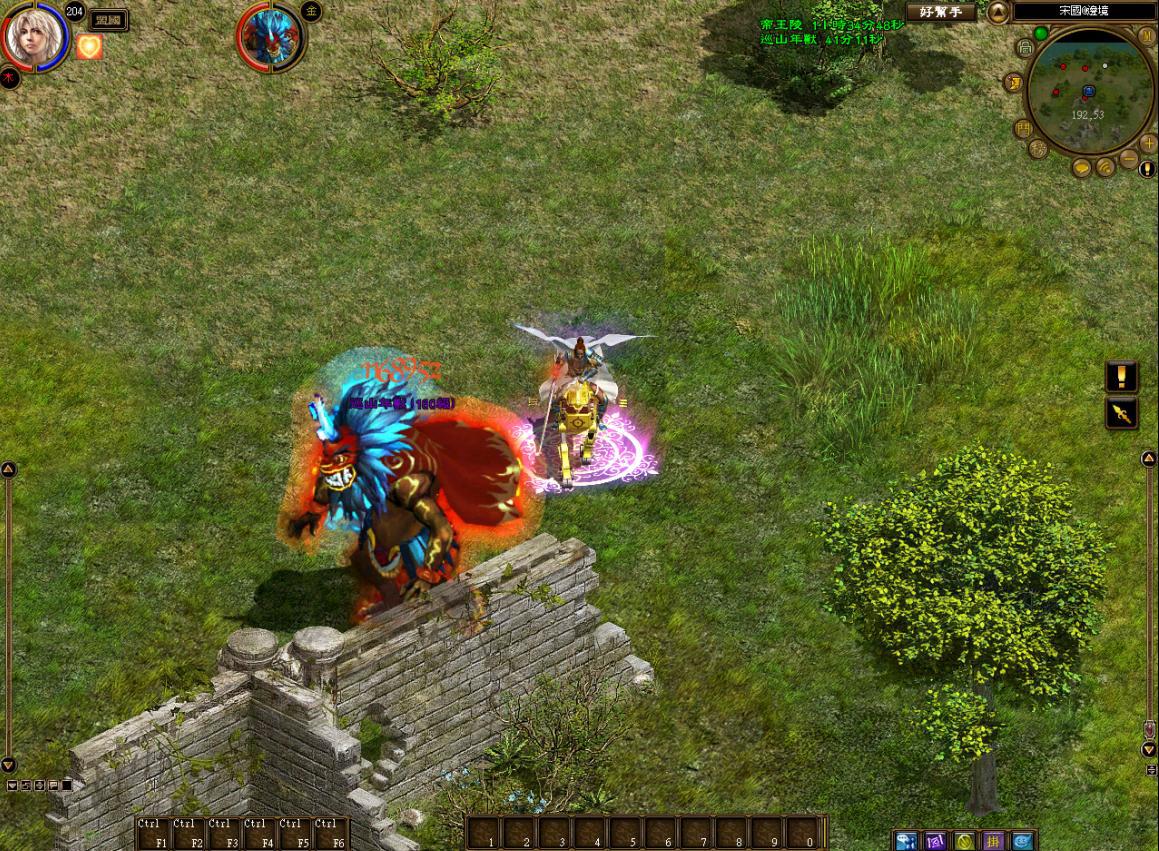Viewport: 1159px width, 851px height.
Task: Click the signal waves icon under minimap
Action: point(1105,167)
